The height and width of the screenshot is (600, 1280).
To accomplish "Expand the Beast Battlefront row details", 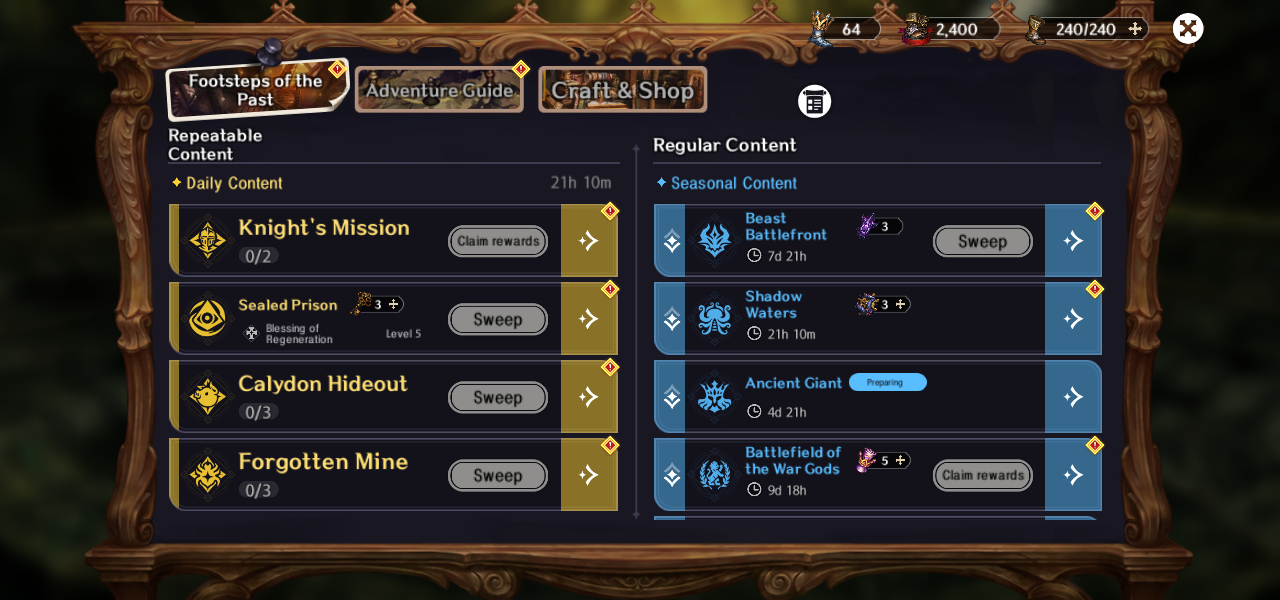I will point(671,241).
